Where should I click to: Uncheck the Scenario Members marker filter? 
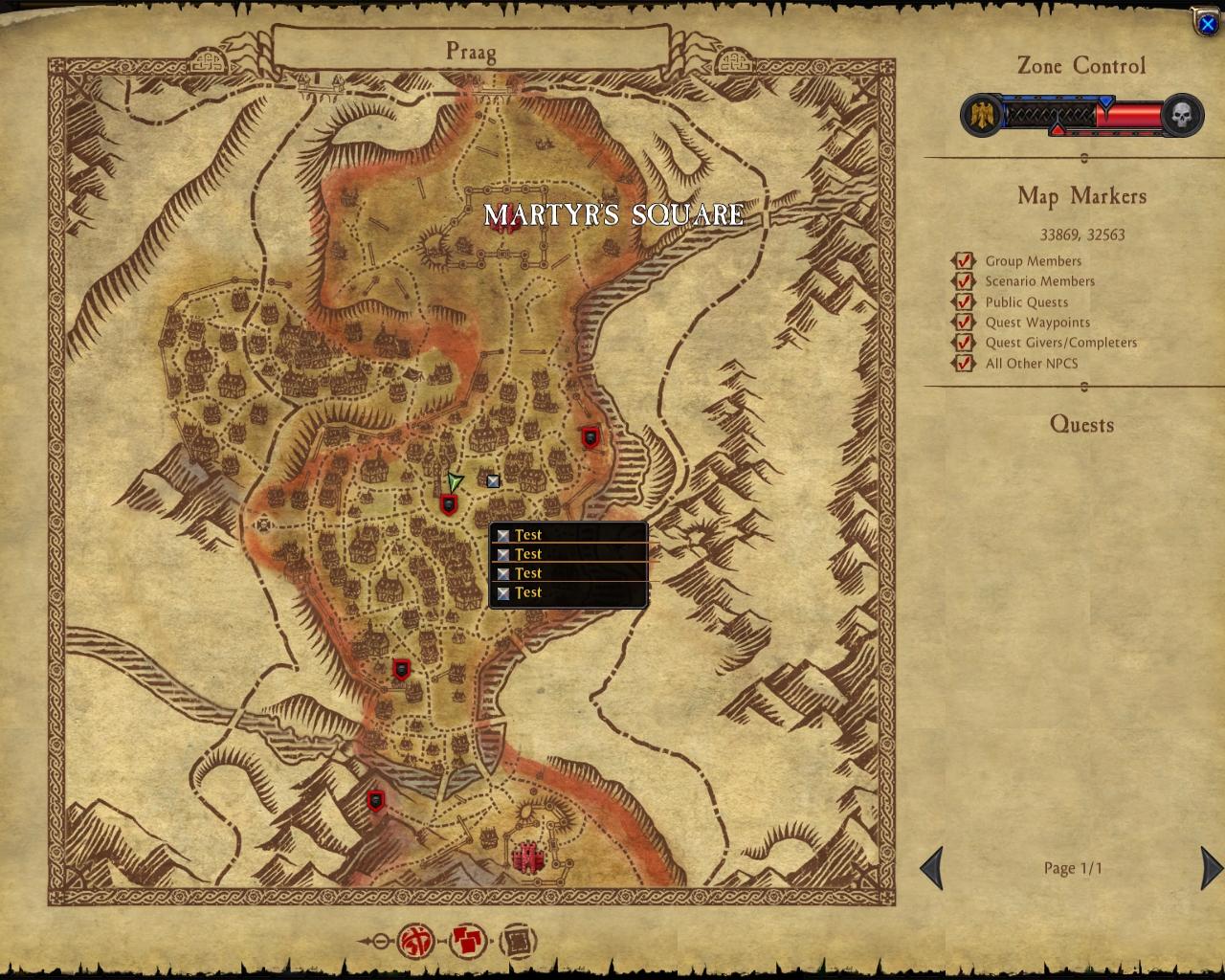[x=963, y=281]
